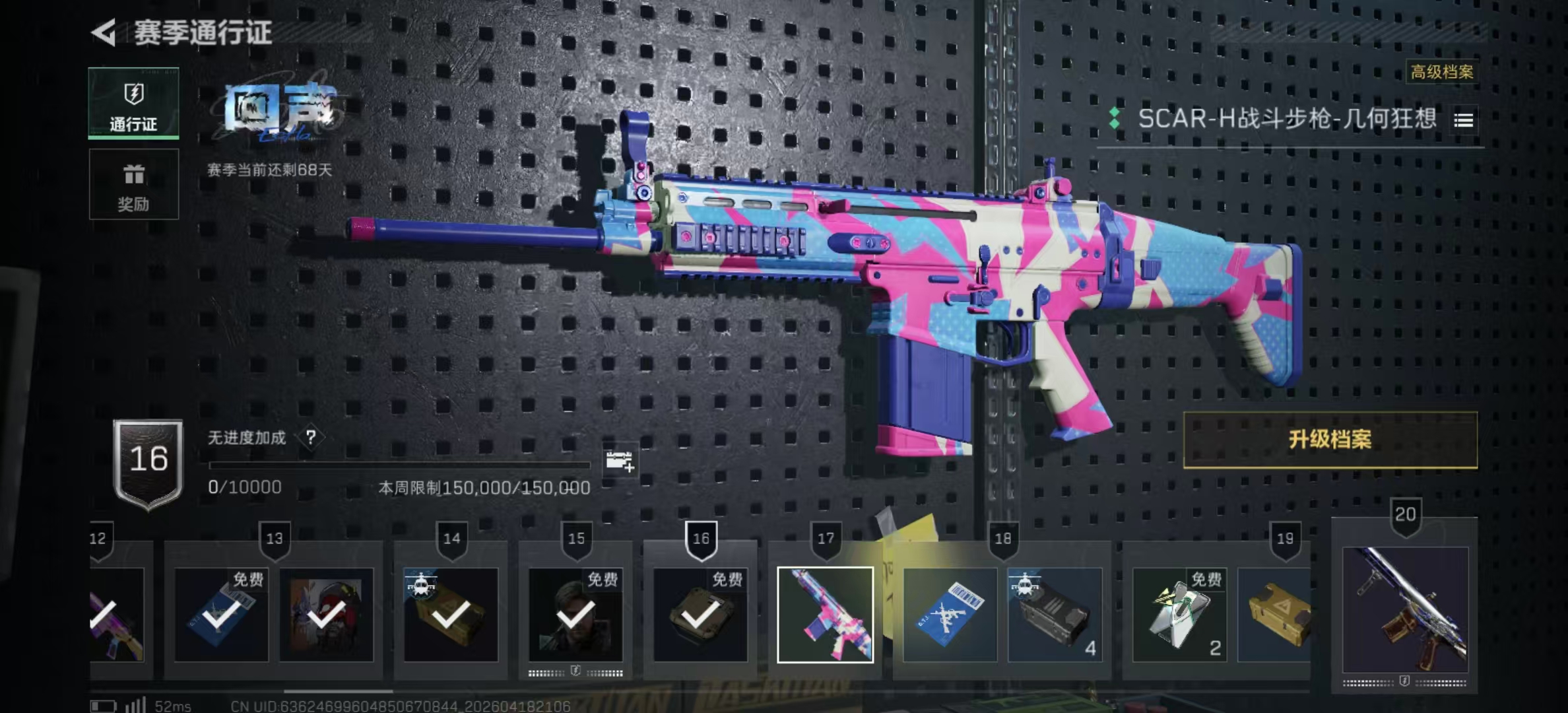The image size is (1568, 713).
Task: Select the level 17 pink SCAR-H skin tile
Action: (825, 615)
